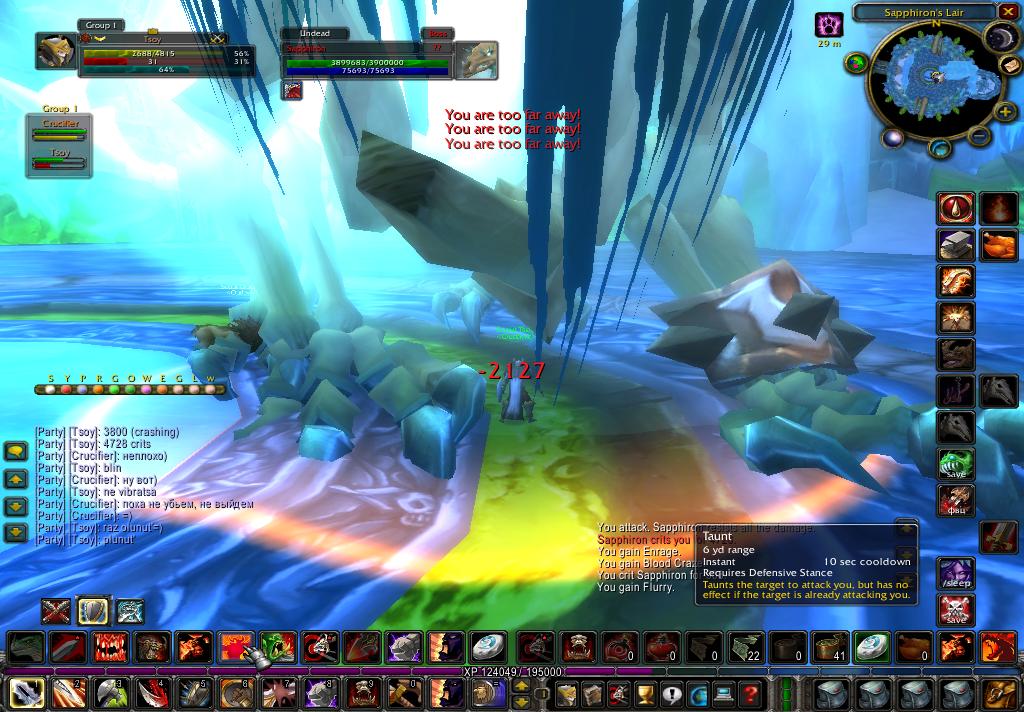
Task: Open the gold trophy micro menu button
Action: coord(645,694)
